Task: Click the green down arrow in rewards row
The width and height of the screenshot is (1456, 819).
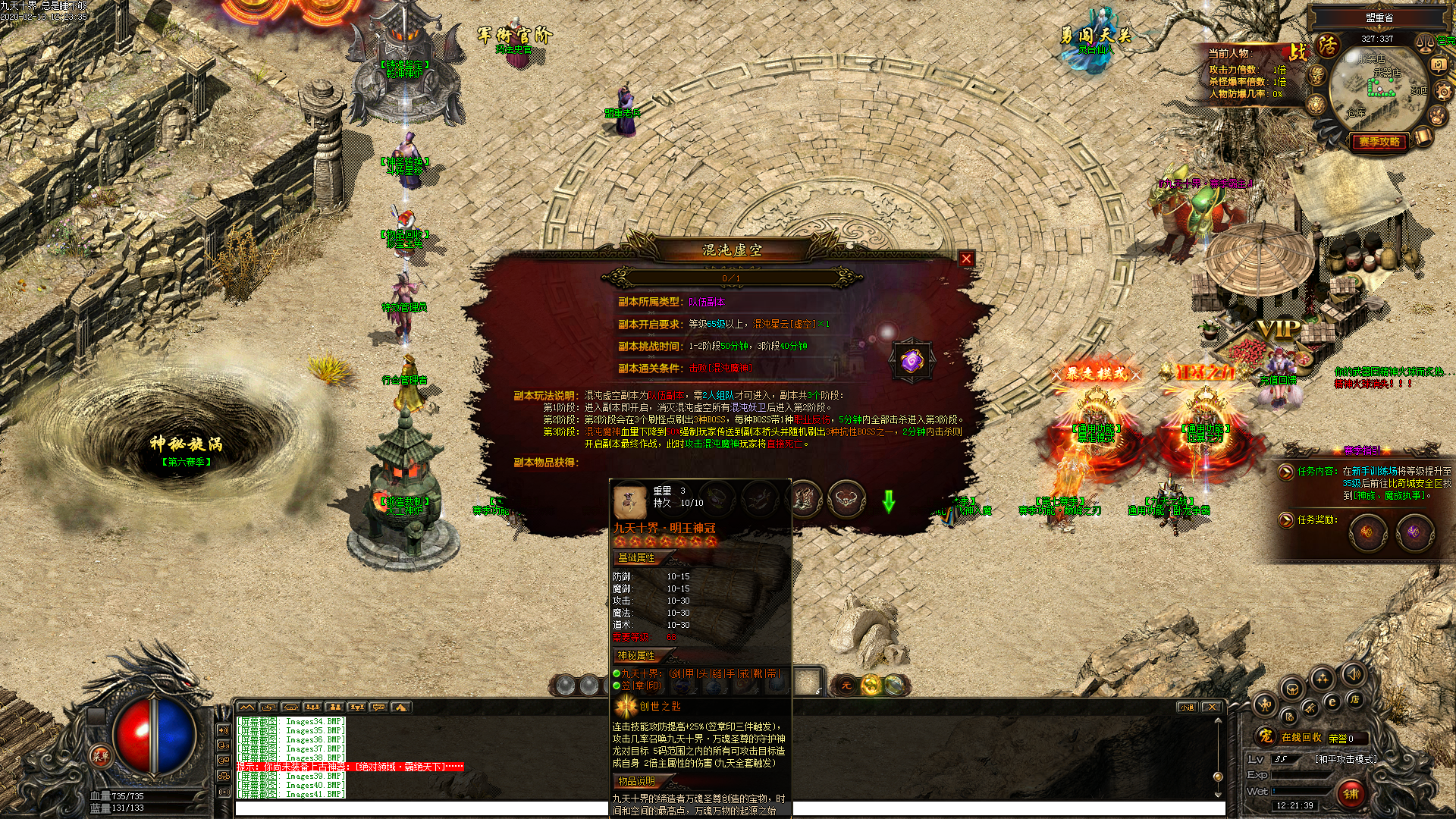Action: 889,500
